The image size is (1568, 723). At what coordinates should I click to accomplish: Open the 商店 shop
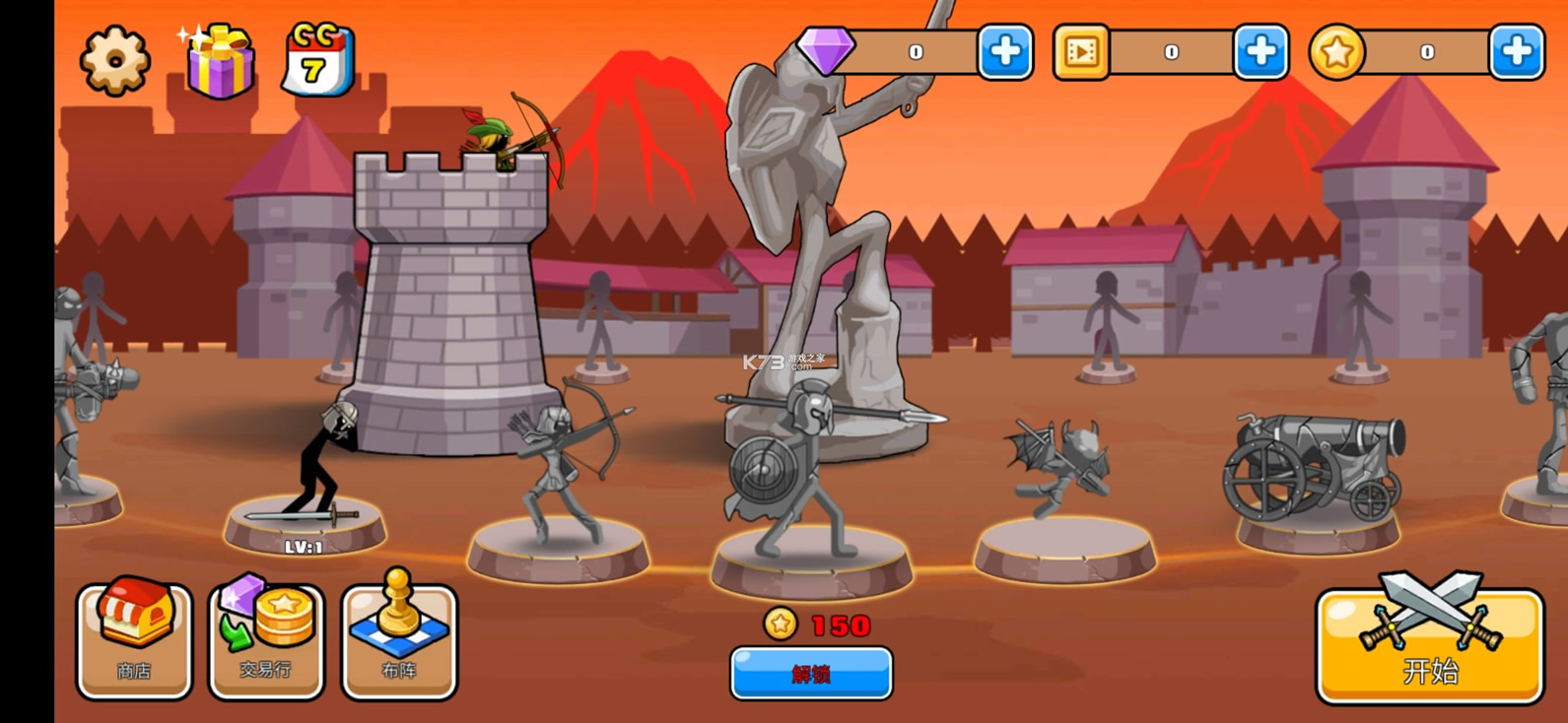point(135,640)
